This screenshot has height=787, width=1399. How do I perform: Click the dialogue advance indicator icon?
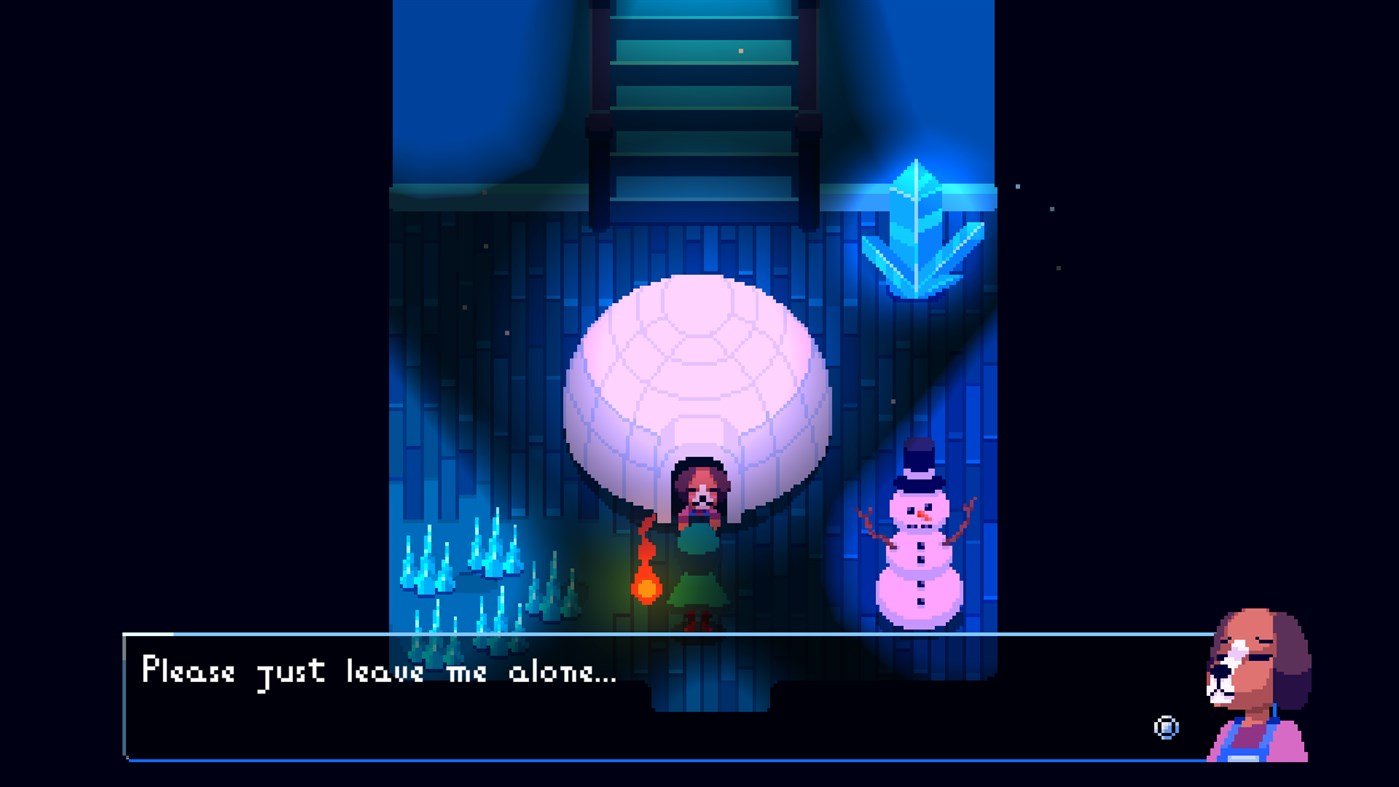(1166, 728)
